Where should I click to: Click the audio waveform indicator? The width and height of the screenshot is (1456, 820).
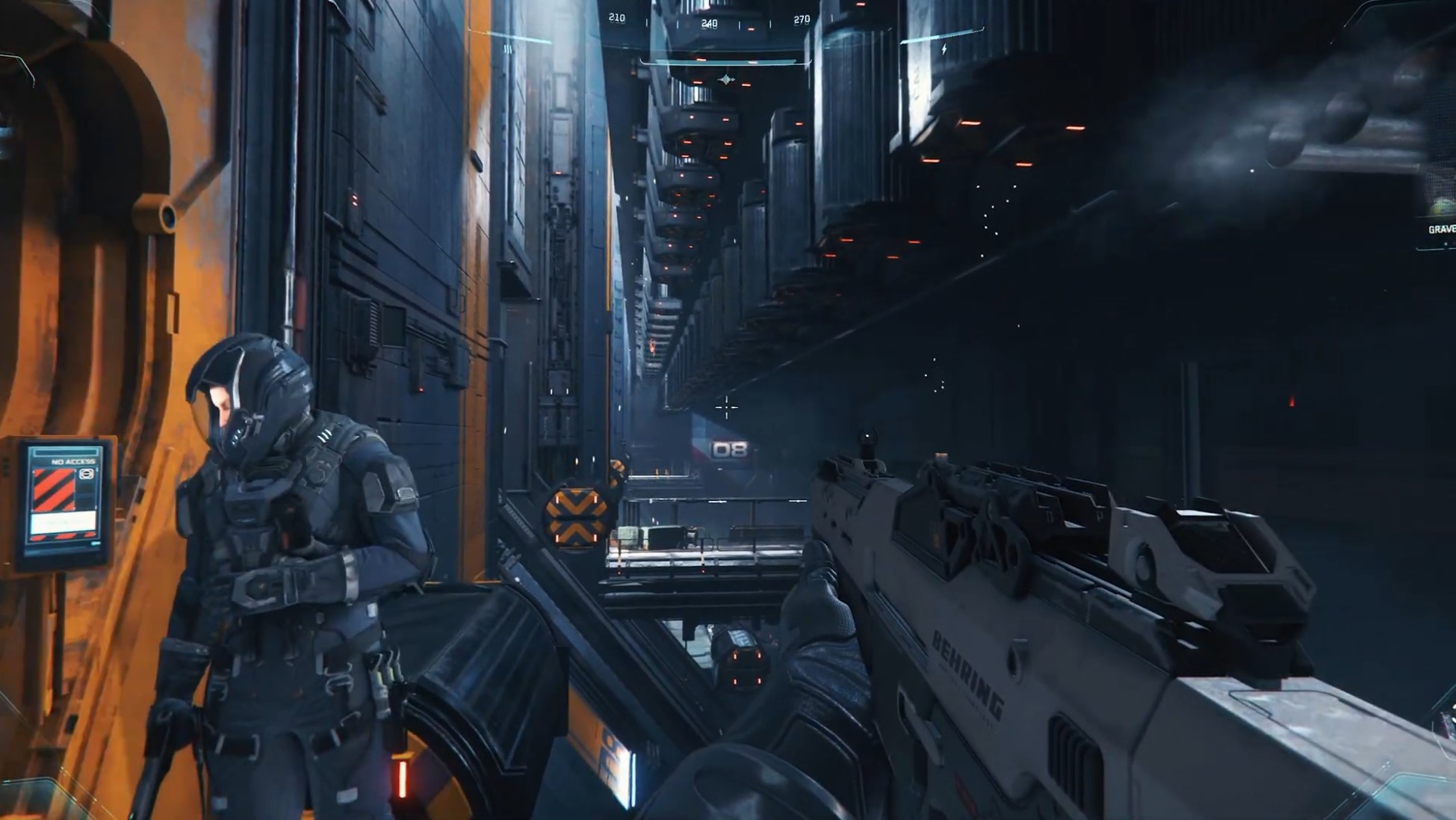pyautogui.click(x=726, y=79)
